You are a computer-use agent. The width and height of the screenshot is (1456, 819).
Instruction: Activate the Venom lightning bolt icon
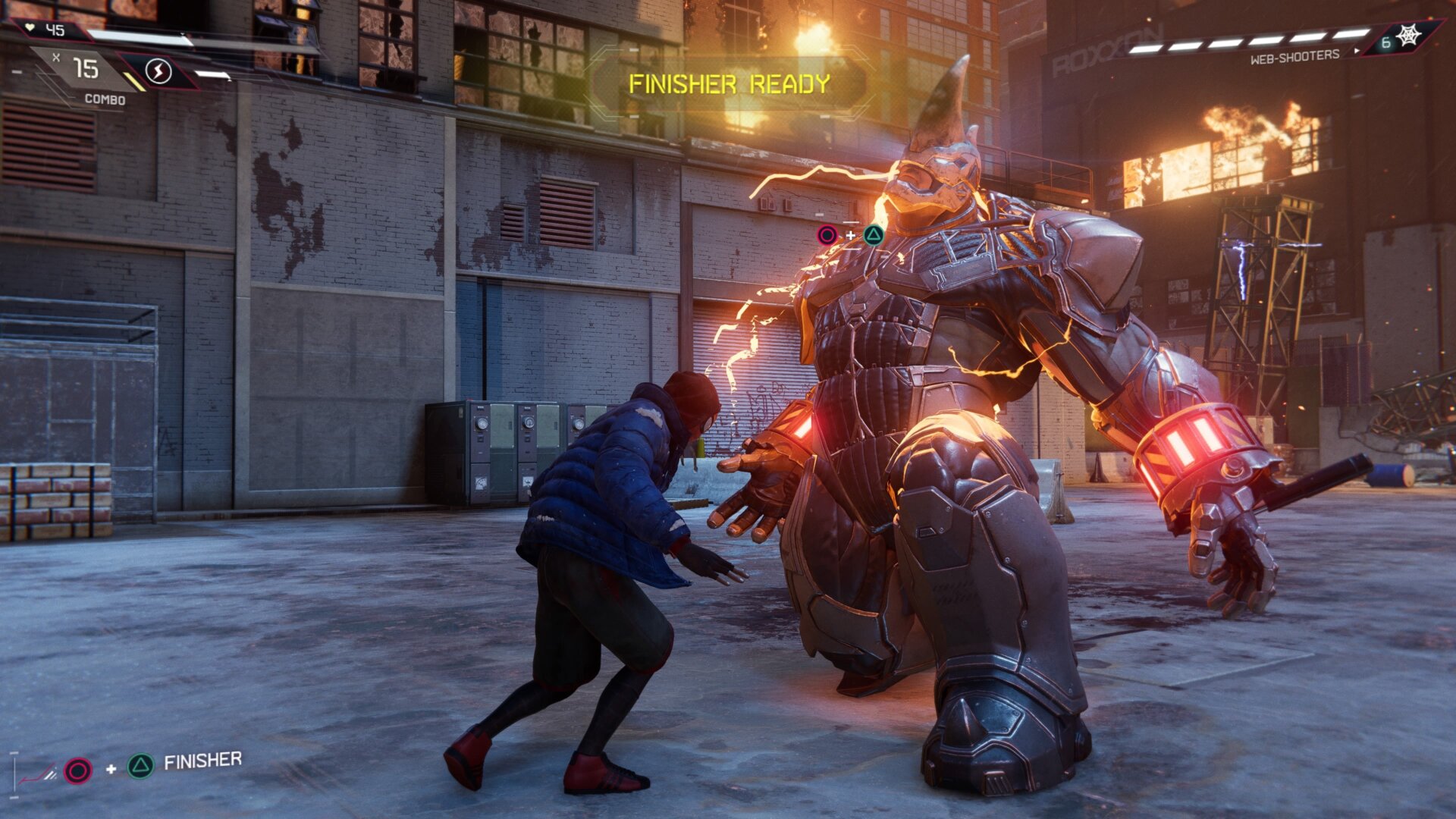point(158,72)
